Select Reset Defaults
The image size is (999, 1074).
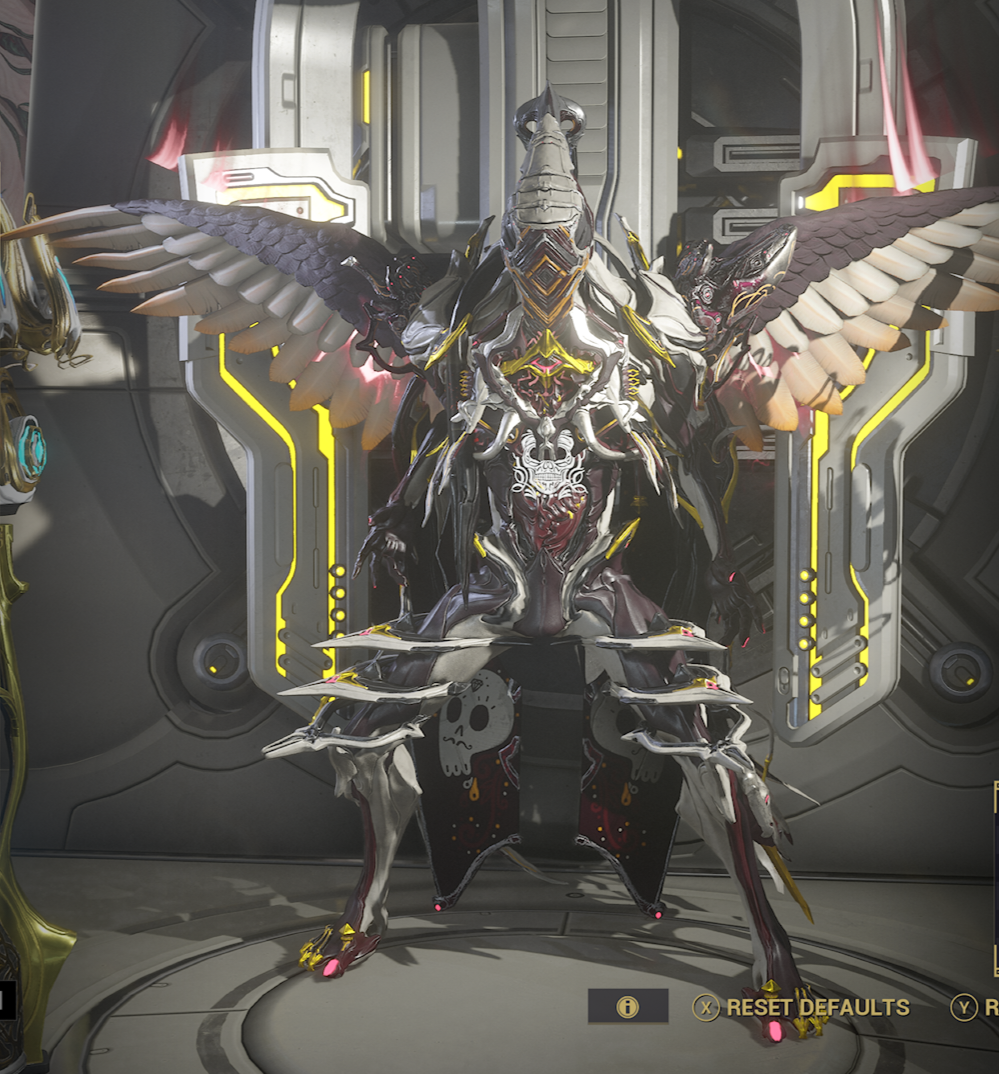pos(803,1007)
